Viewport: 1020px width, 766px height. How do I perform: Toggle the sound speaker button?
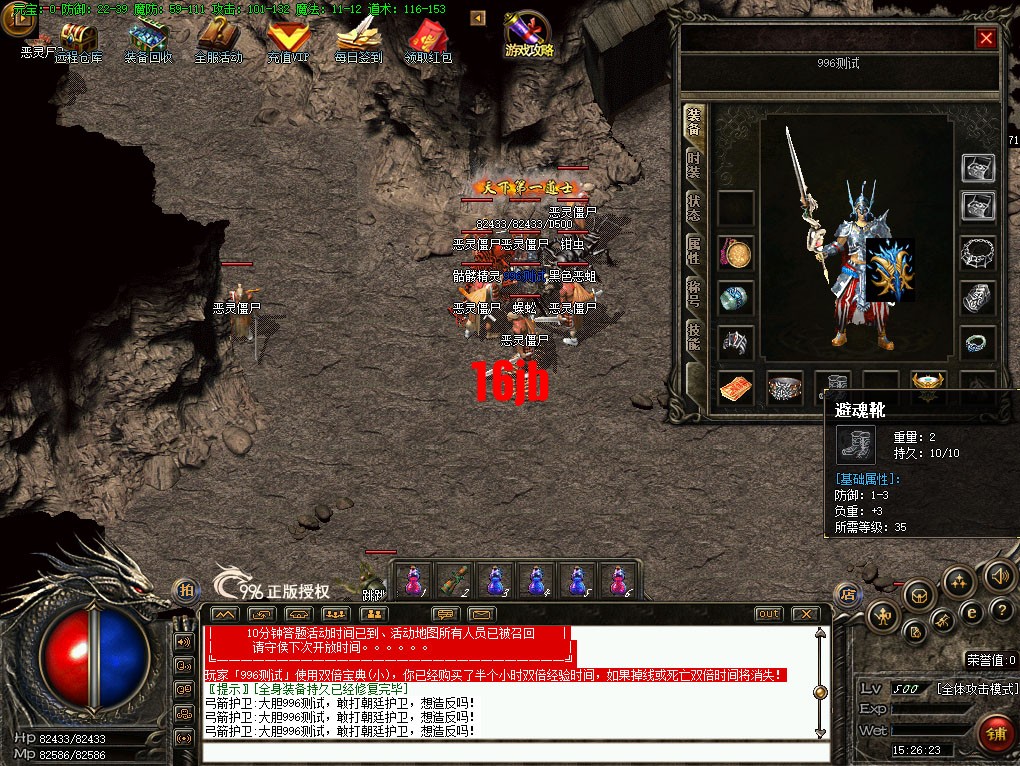tap(999, 576)
